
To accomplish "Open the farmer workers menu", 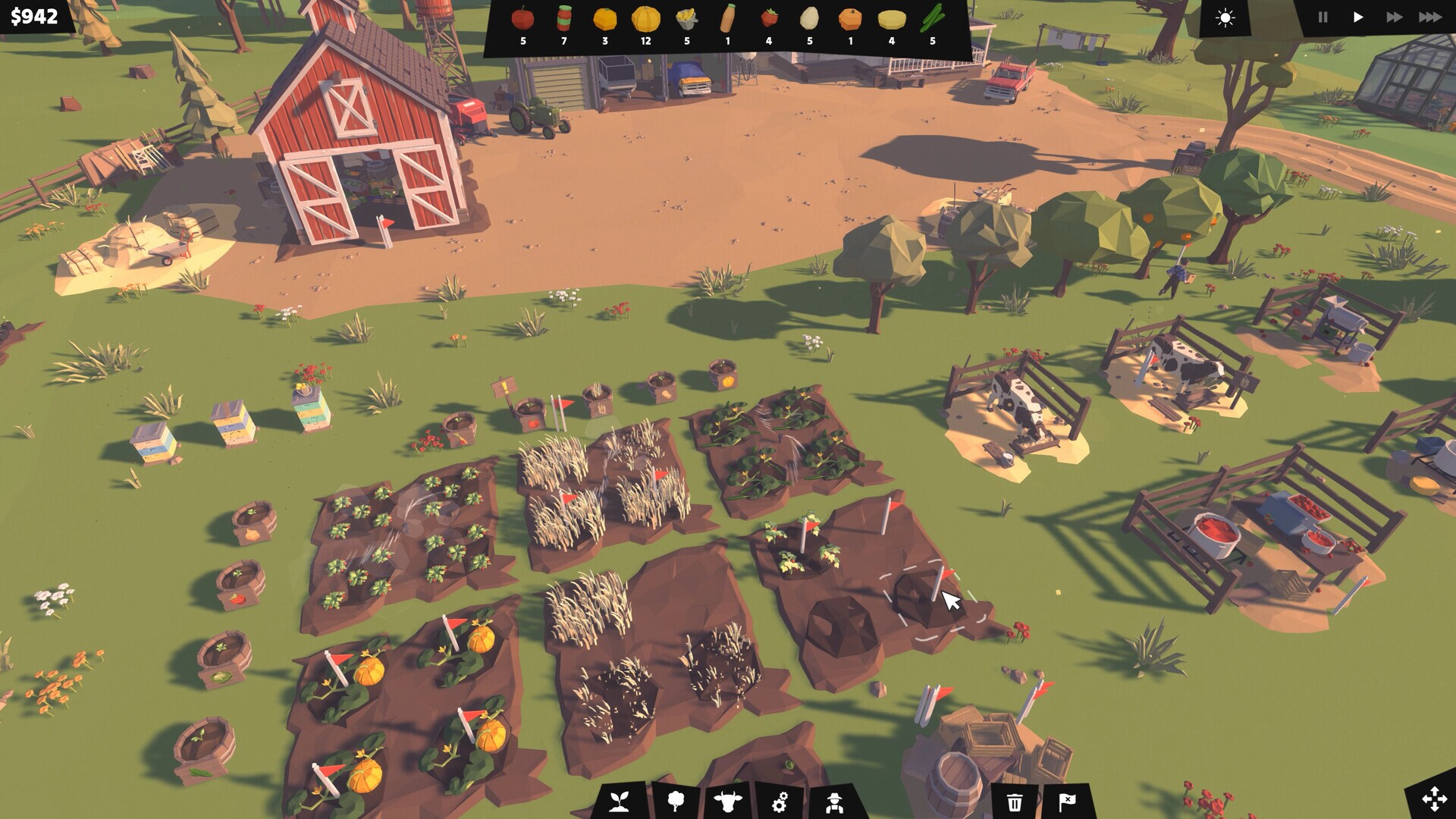I will point(834,800).
